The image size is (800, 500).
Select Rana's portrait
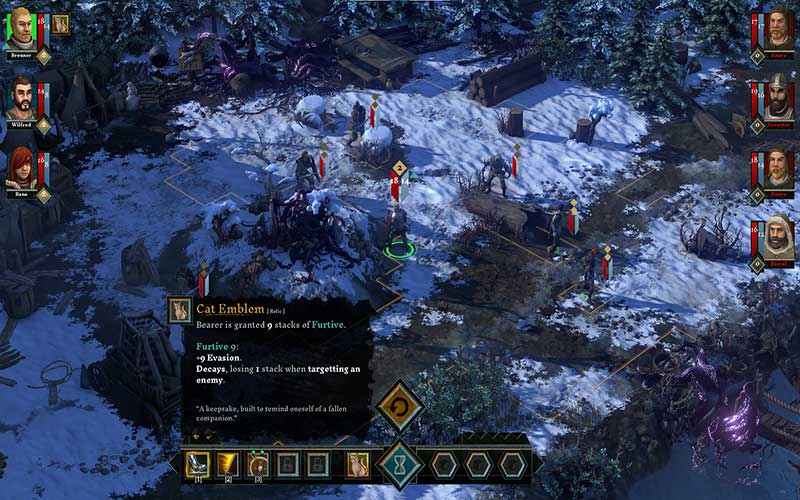(x=21, y=166)
